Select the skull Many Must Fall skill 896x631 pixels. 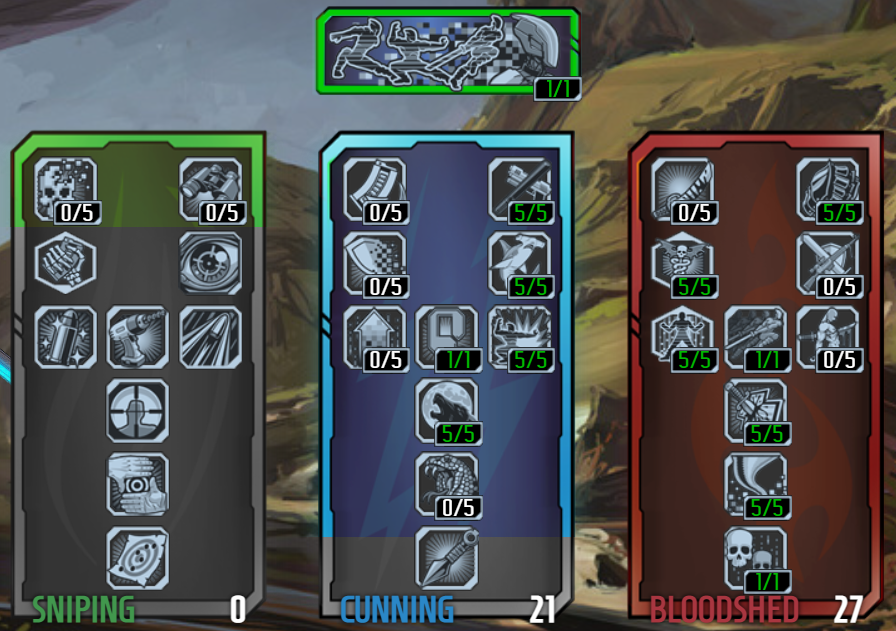coord(756,558)
